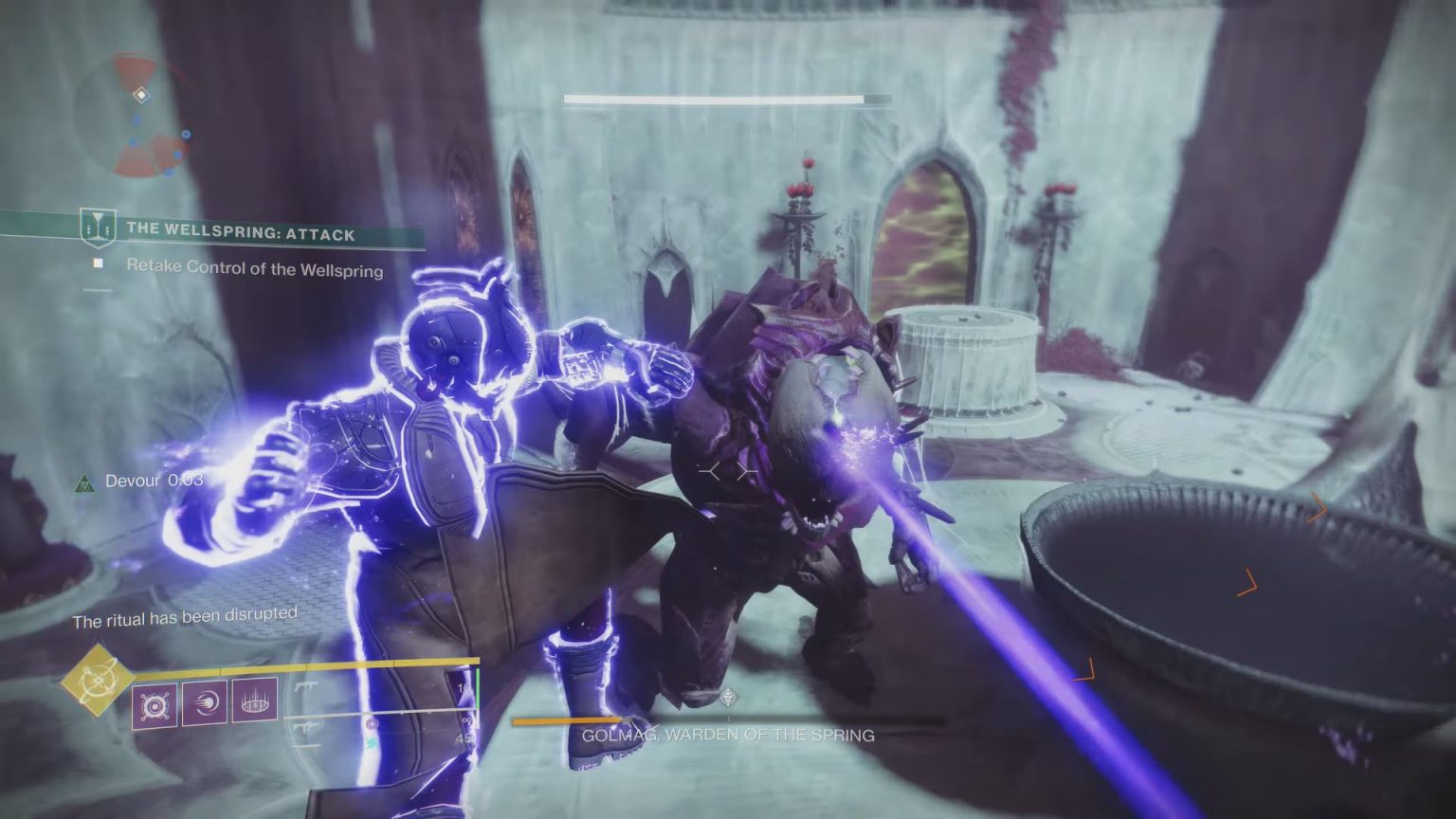Click the ammo circle icon beside the infinity symbol
The height and width of the screenshot is (819, 1456).
point(371,723)
